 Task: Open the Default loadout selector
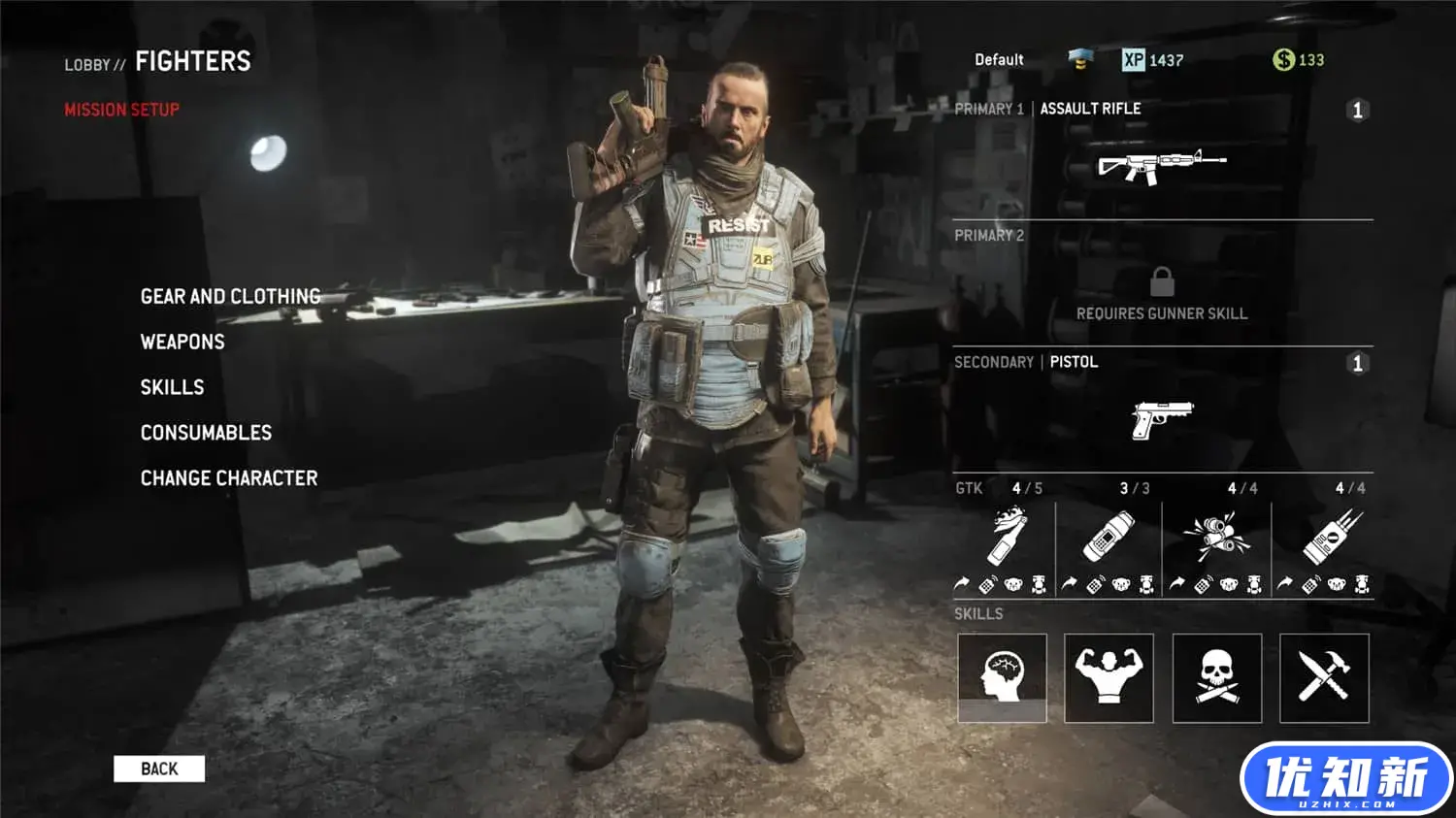pos(998,59)
